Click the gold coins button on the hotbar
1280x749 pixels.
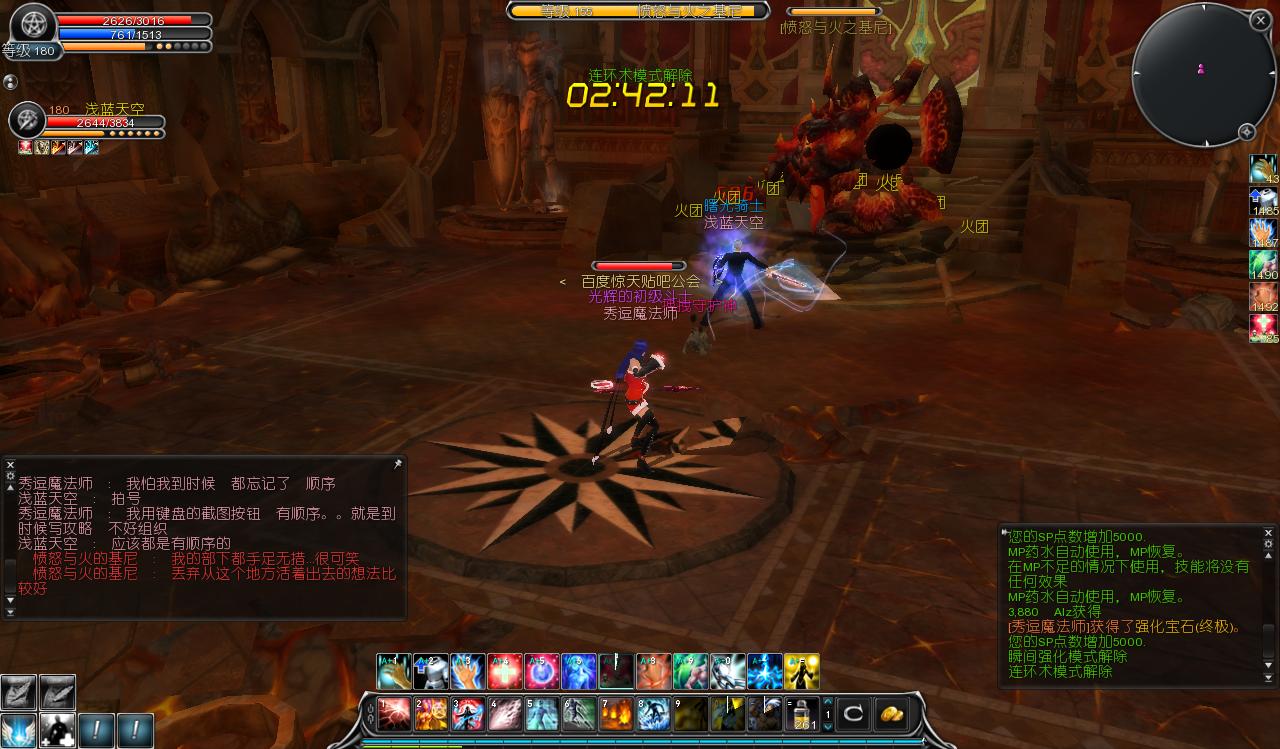point(891,714)
